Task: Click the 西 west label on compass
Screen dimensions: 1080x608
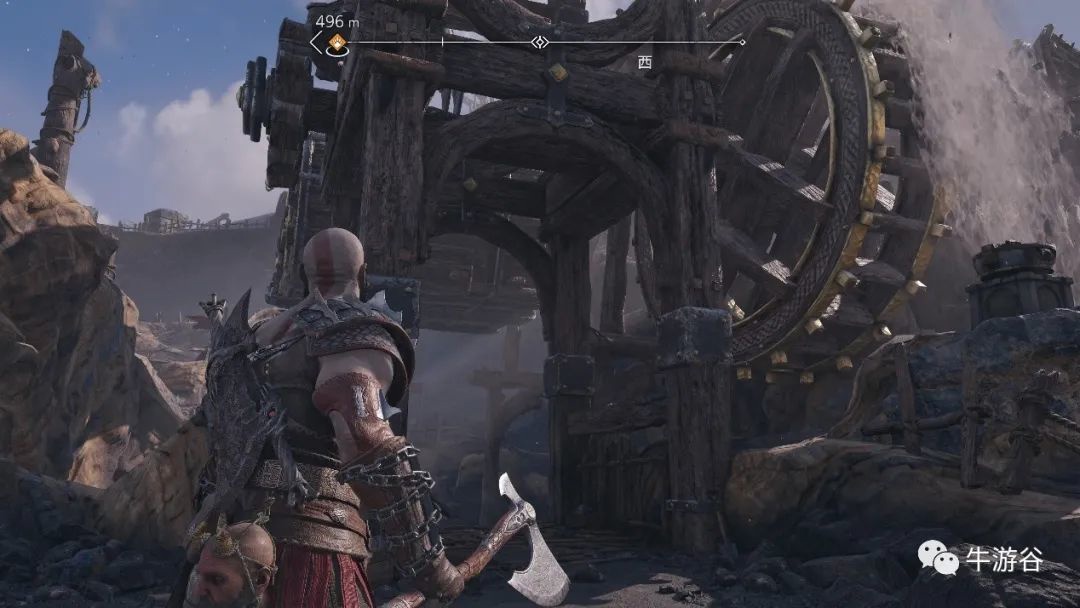Action: tap(644, 62)
